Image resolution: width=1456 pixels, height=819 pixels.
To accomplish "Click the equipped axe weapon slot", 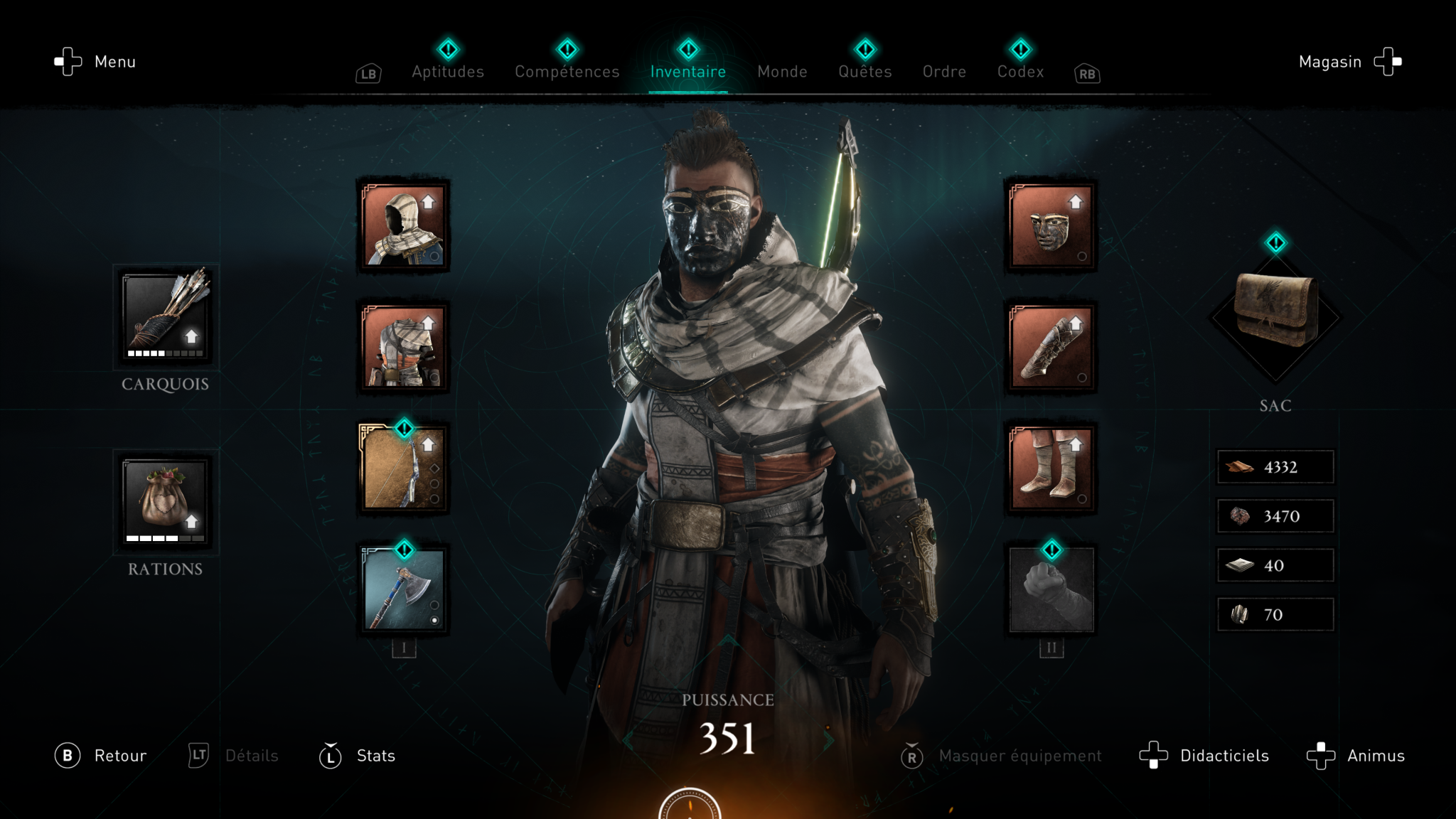I will point(403,589).
